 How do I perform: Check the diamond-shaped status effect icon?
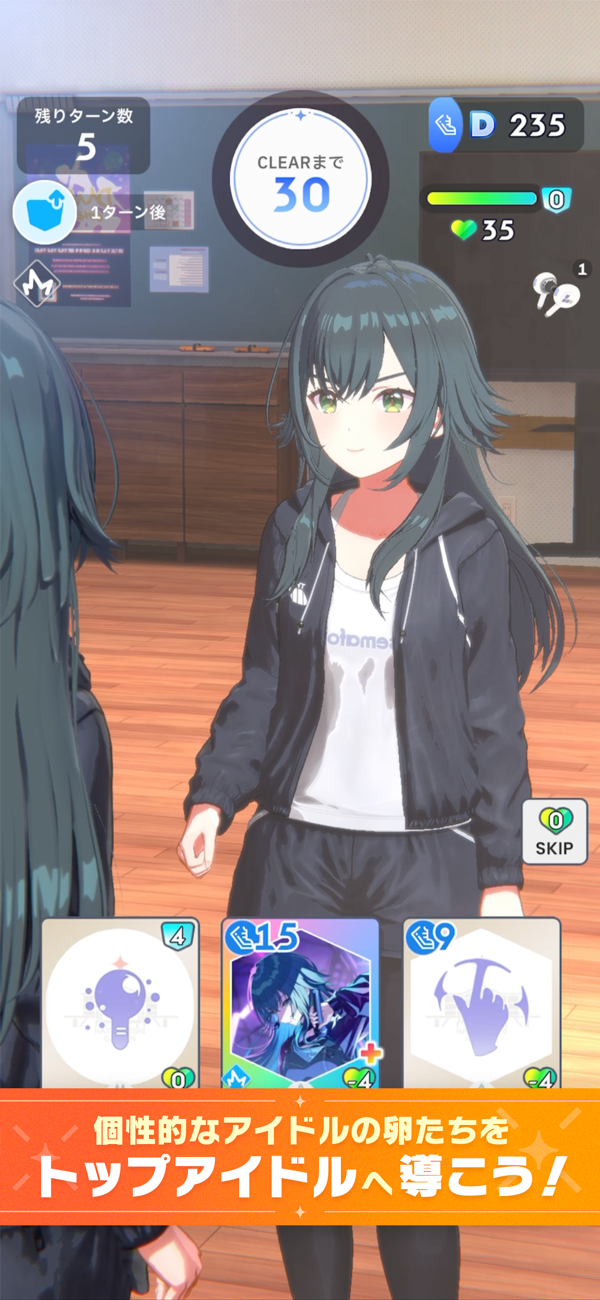click(36, 284)
